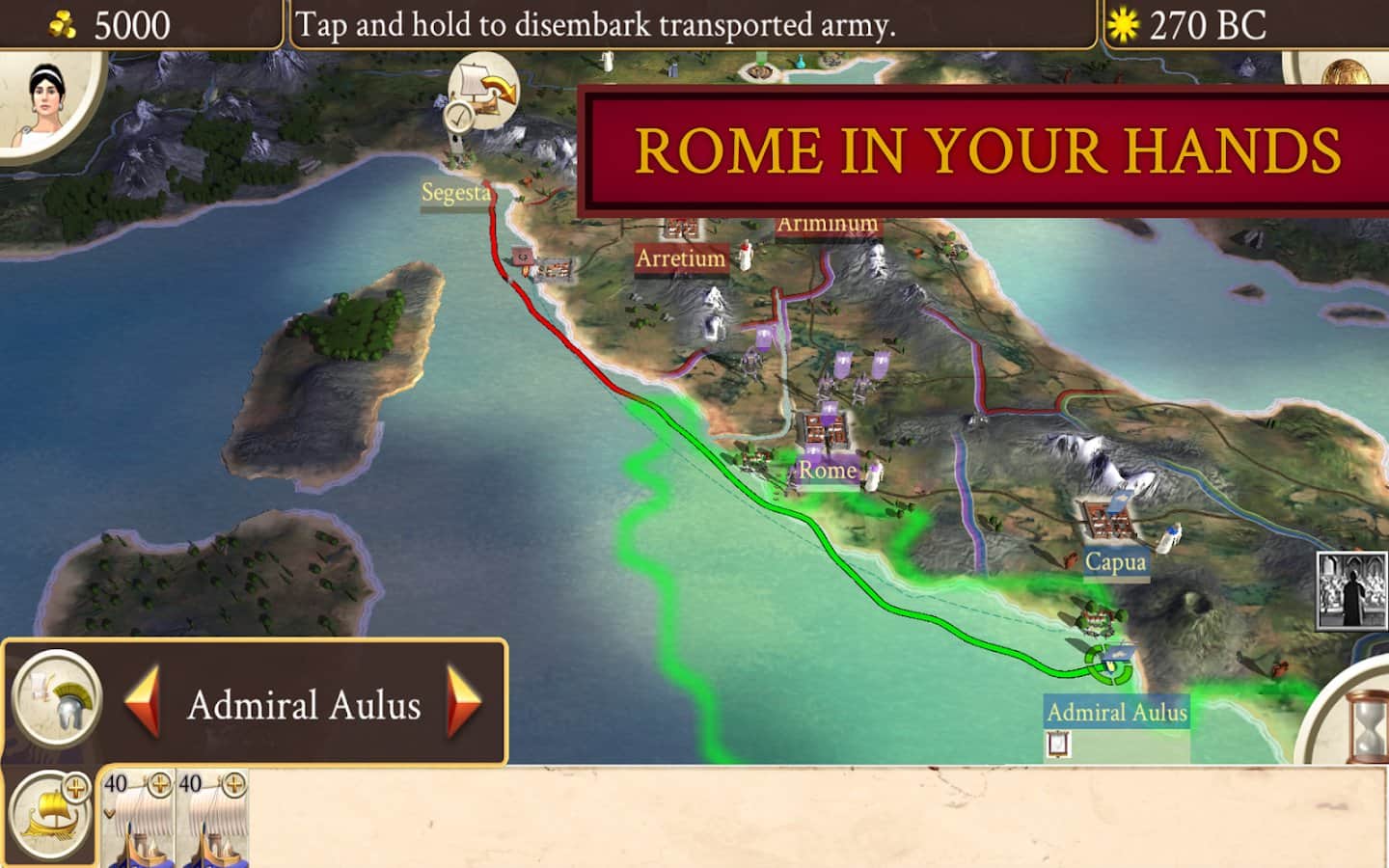The width and height of the screenshot is (1389, 868).
Task: Select the Segesta settlement label
Action: coord(455,193)
